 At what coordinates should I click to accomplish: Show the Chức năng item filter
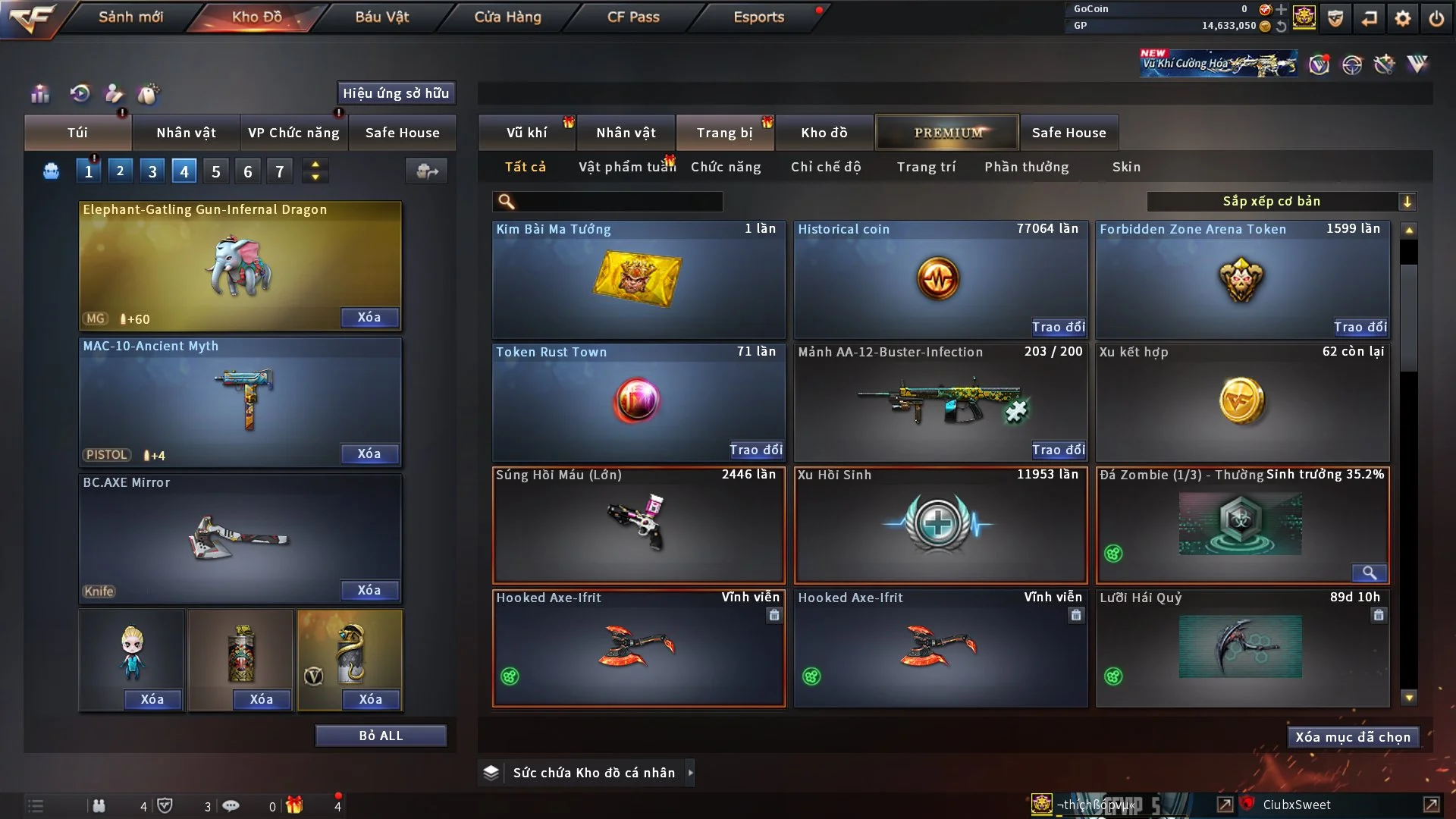click(x=726, y=167)
